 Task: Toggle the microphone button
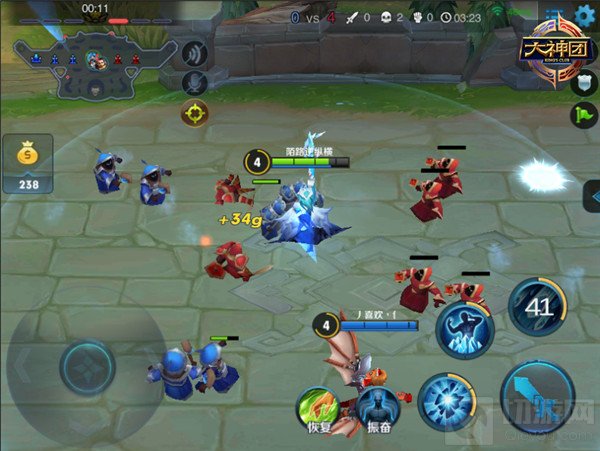(196, 81)
